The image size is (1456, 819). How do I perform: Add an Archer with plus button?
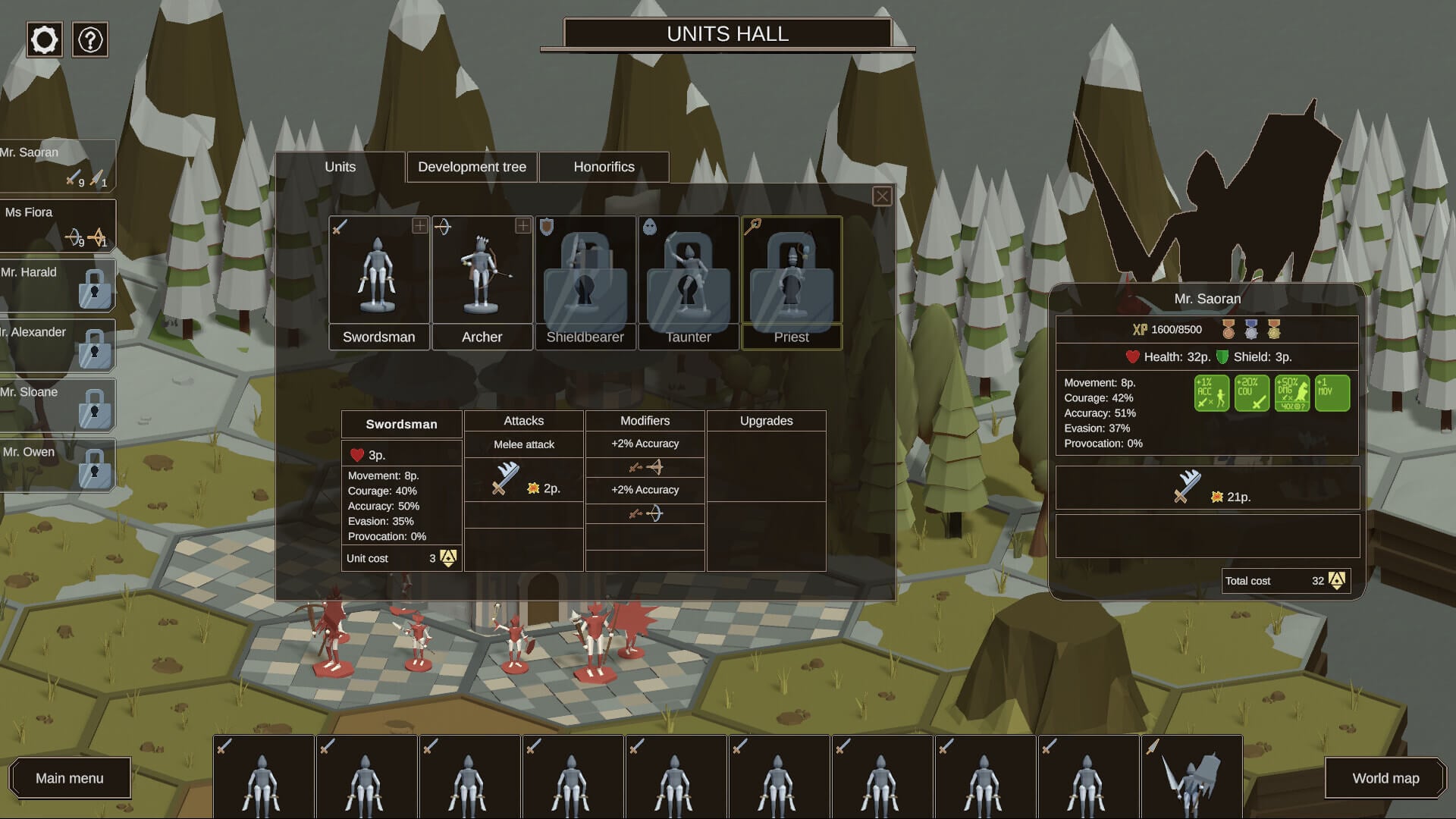pyautogui.click(x=522, y=226)
